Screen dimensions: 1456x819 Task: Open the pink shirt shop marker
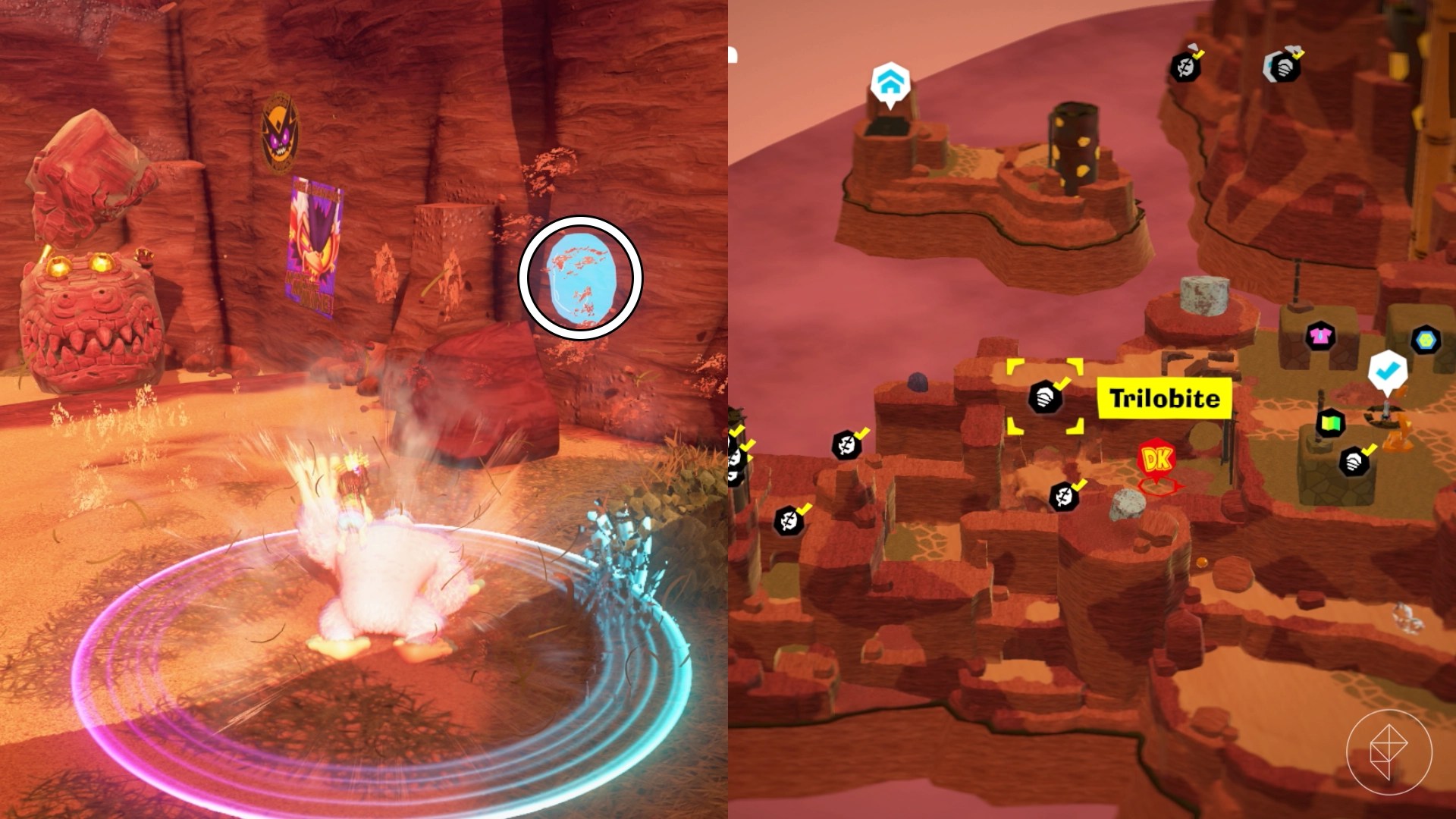click(1320, 336)
